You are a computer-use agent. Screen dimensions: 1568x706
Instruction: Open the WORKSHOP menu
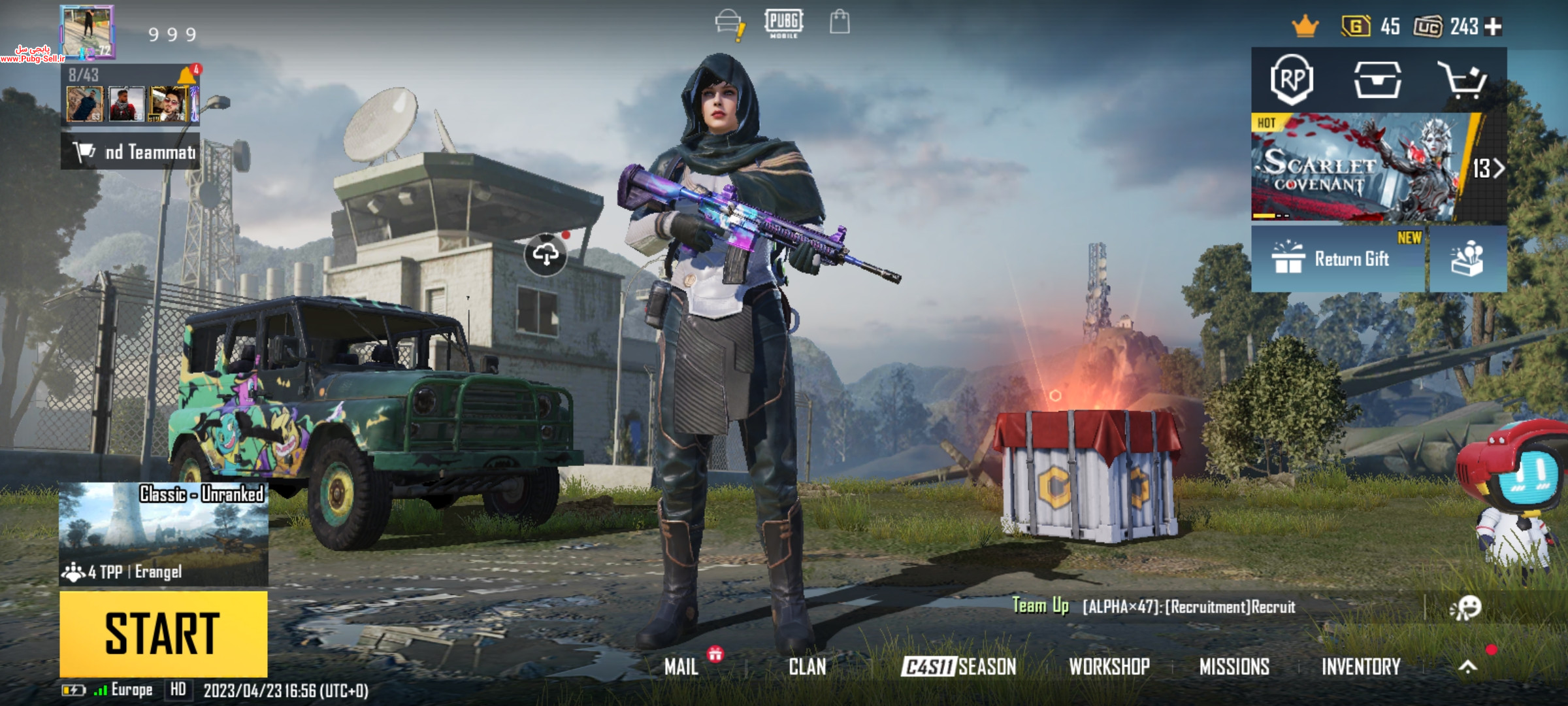[1109, 666]
